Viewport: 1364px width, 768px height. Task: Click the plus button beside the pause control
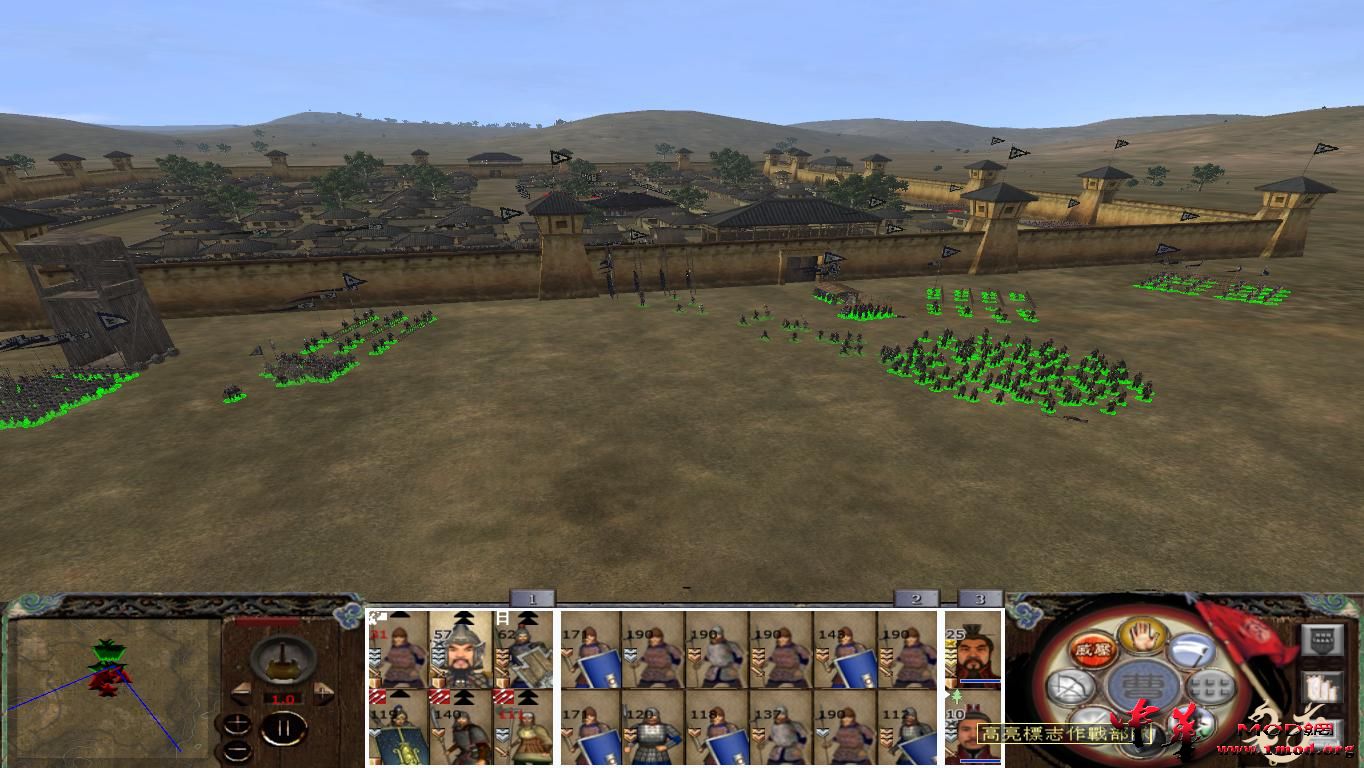click(x=238, y=723)
